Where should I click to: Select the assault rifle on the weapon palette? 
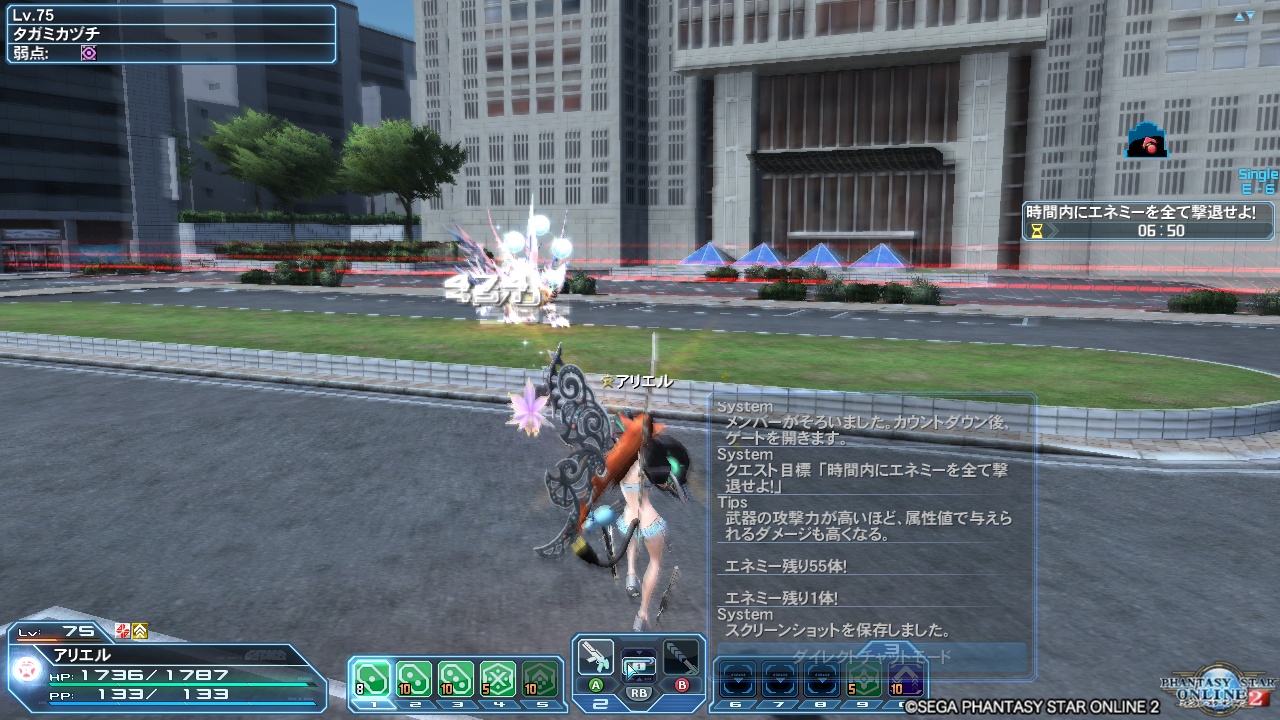pos(595,661)
